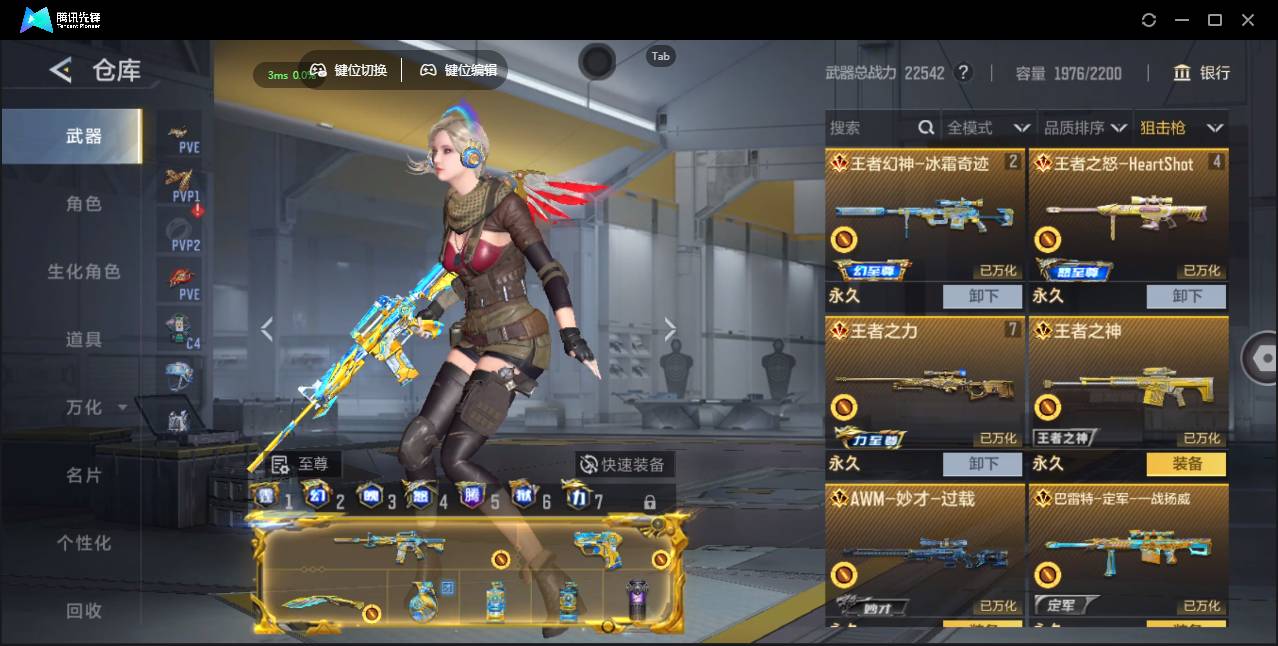Choose the 巴雷特-定军-战扬威 weapon card
The width and height of the screenshot is (1278, 646).
point(1128,550)
